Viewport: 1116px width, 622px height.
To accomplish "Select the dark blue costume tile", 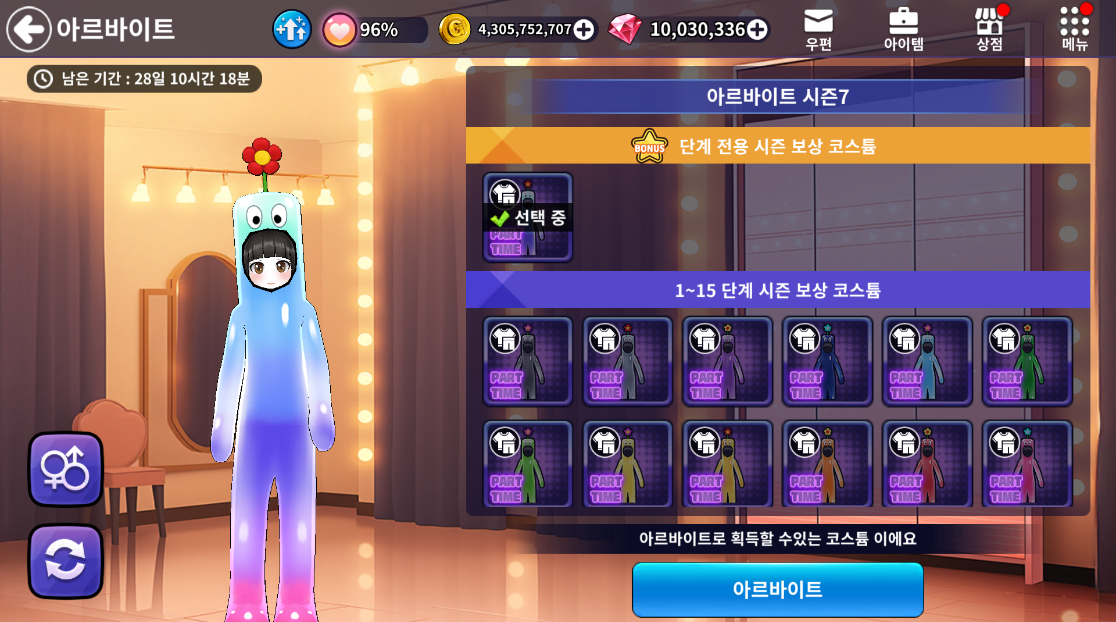I will pos(828,361).
